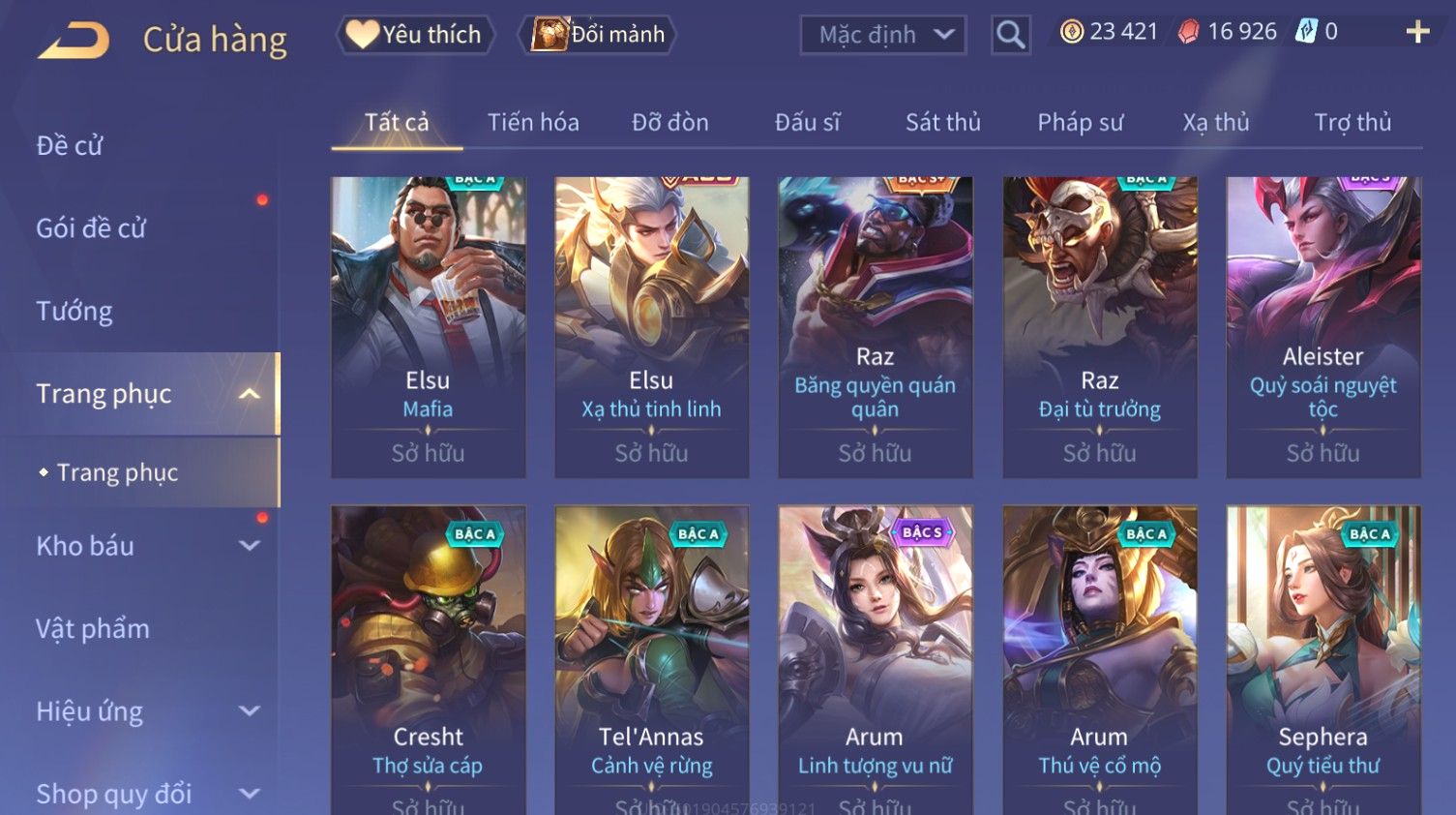Show the Đấu sĩ category

click(807, 123)
